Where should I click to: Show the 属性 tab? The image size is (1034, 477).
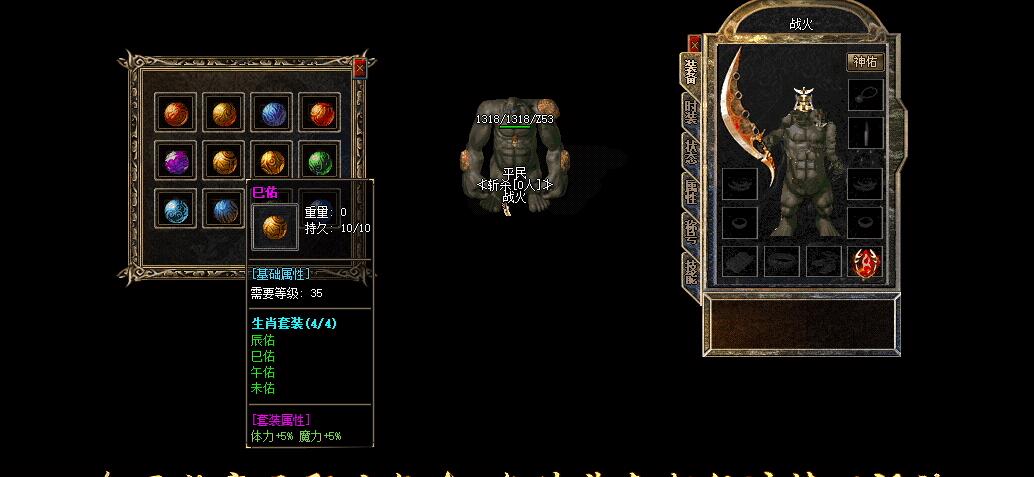691,189
